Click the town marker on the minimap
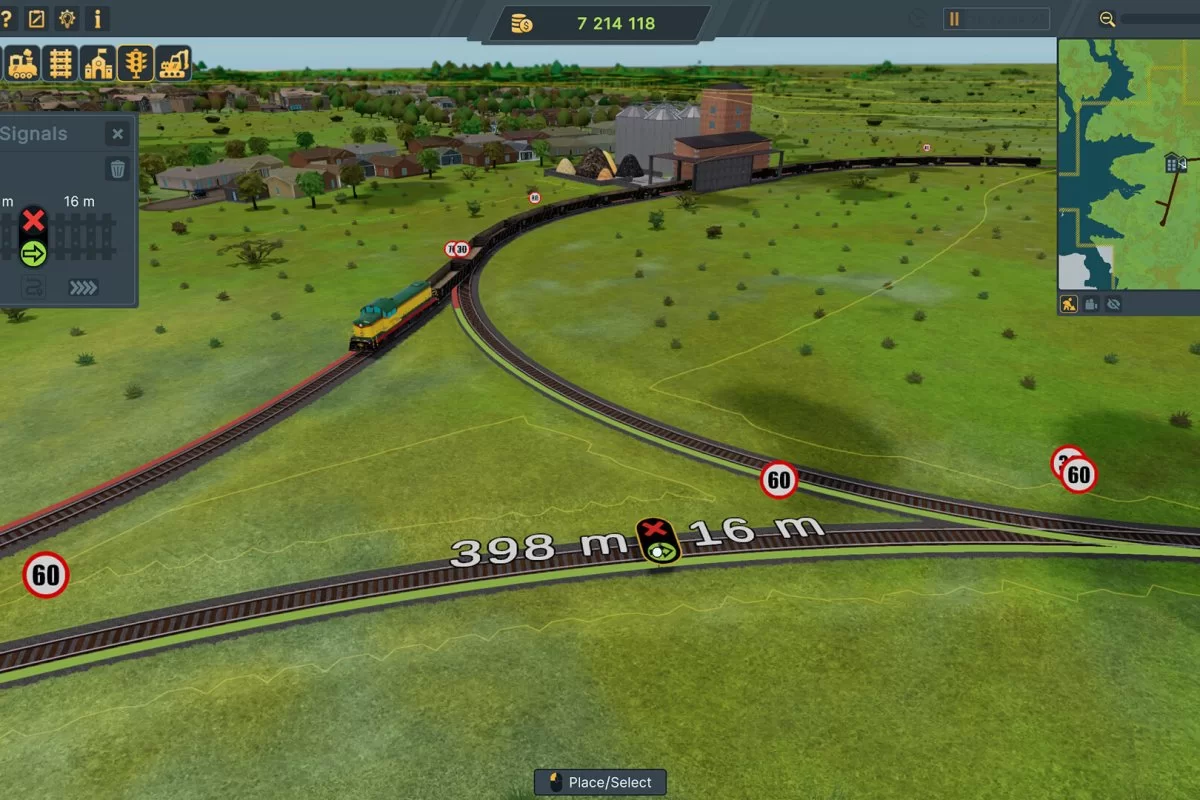Screen dimensions: 1200x800 tap(1174, 163)
